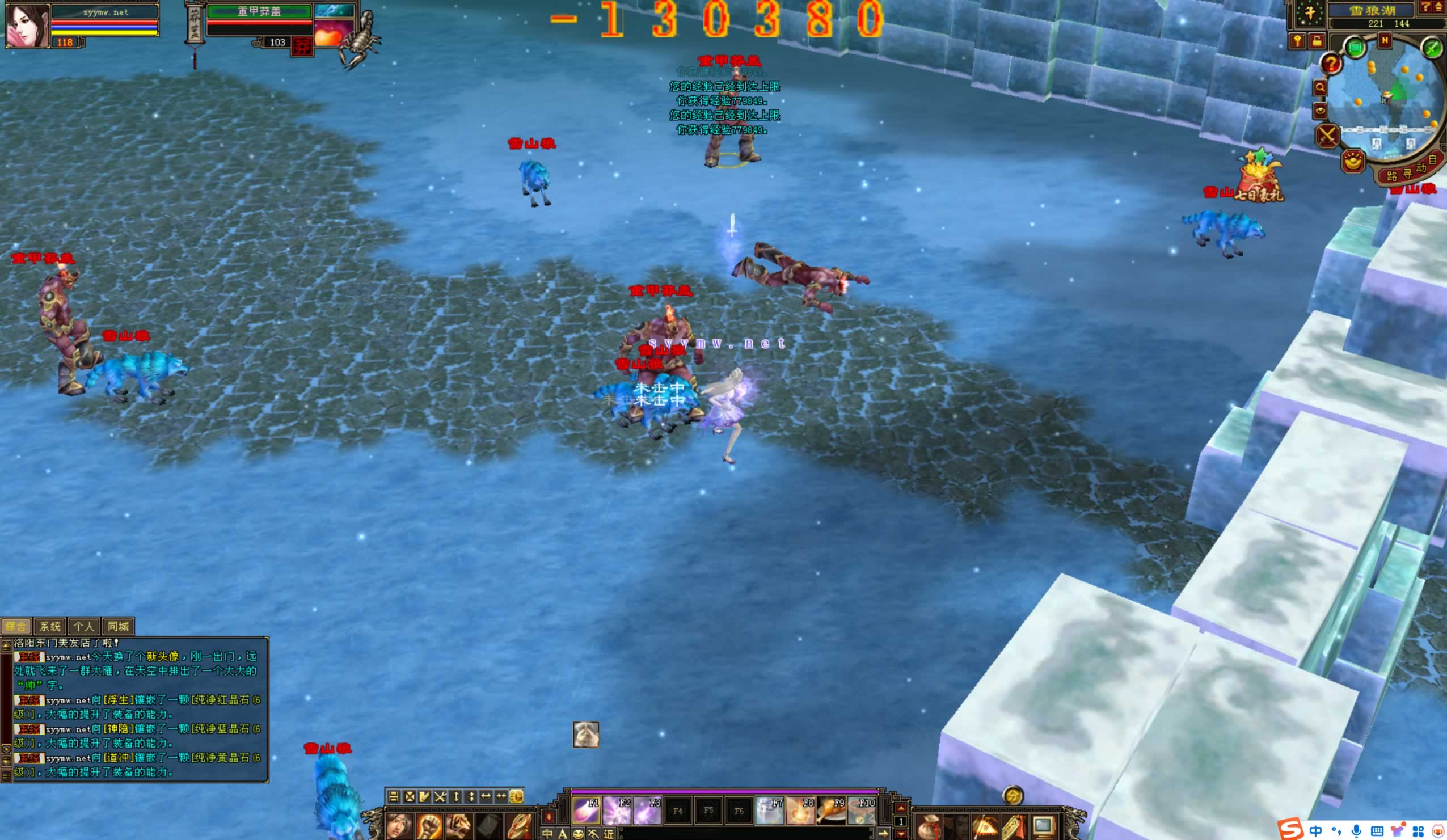Activate the F1 purple comet skill

coord(586,811)
